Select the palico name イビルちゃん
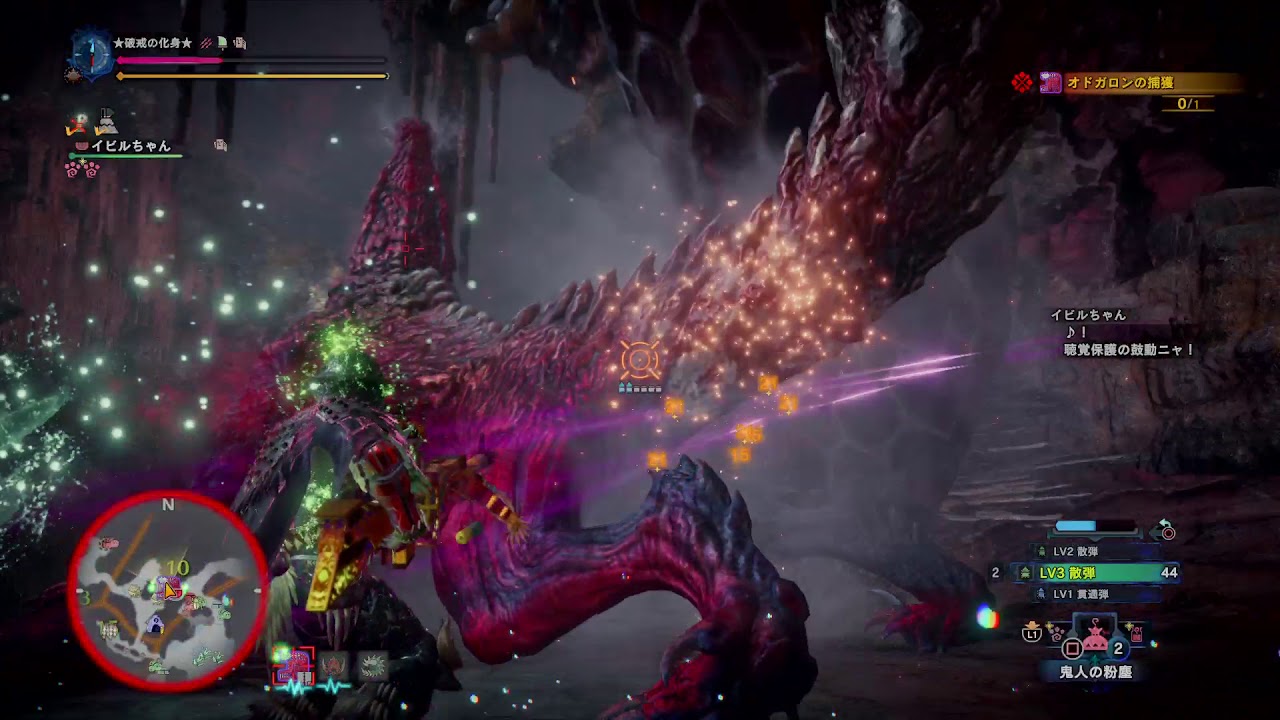The width and height of the screenshot is (1280, 720). point(131,146)
